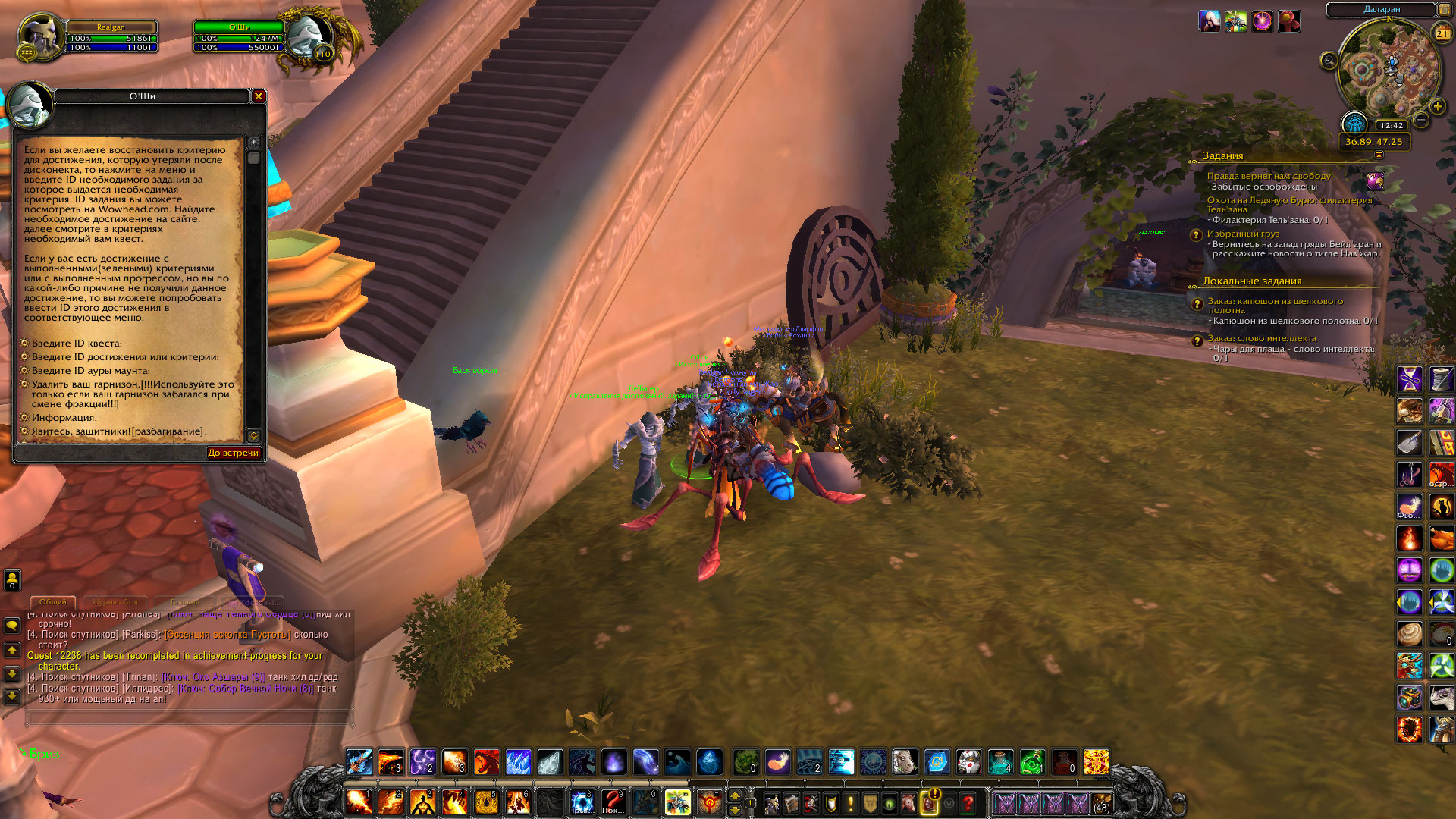The height and width of the screenshot is (819, 1456).
Task: Switch to the "Общий" chat tab
Action: coord(53,602)
